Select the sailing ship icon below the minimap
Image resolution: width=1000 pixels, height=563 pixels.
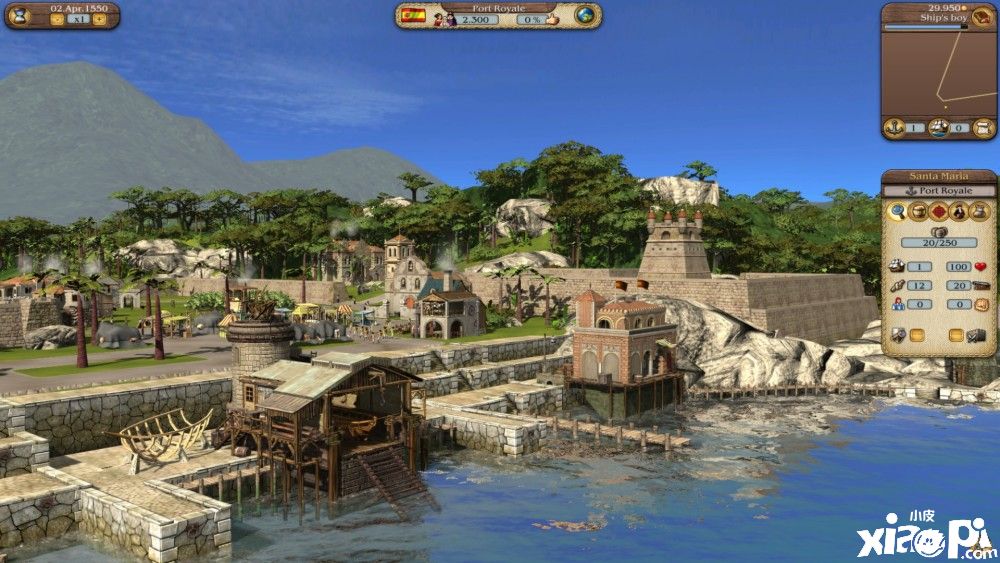[x=938, y=128]
